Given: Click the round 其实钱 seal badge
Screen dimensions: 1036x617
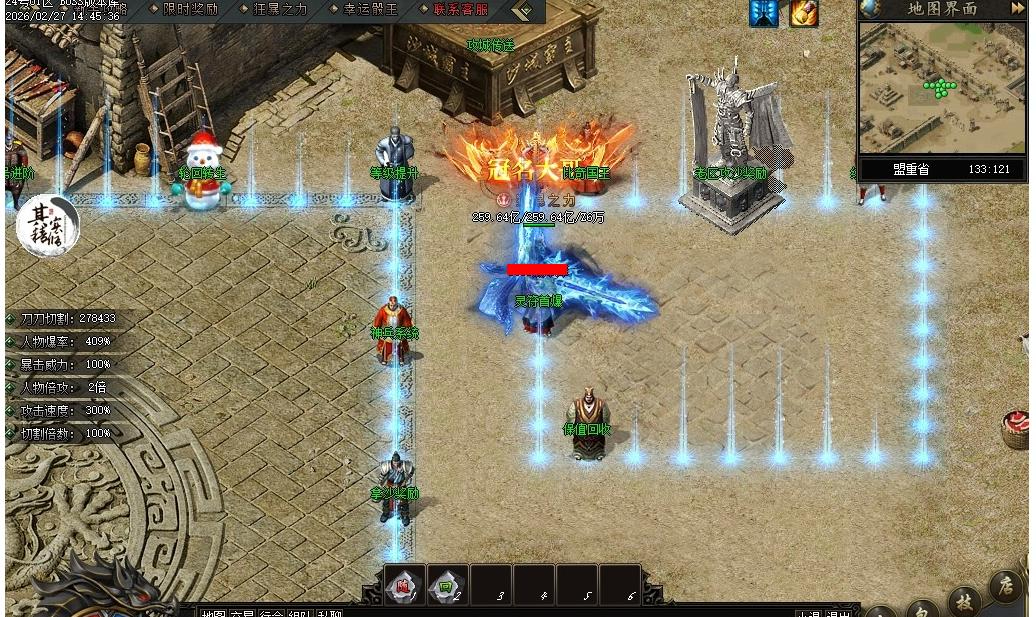Looking at the screenshot, I should click(47, 226).
